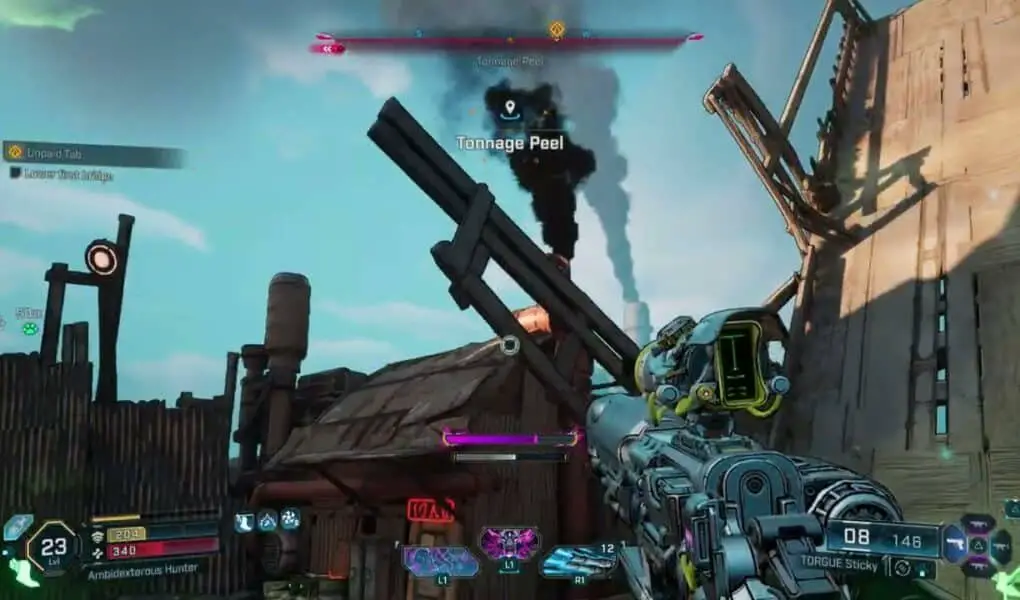Select the boot status effect icon
Viewport: 1020px width, 600px height.
(244, 521)
